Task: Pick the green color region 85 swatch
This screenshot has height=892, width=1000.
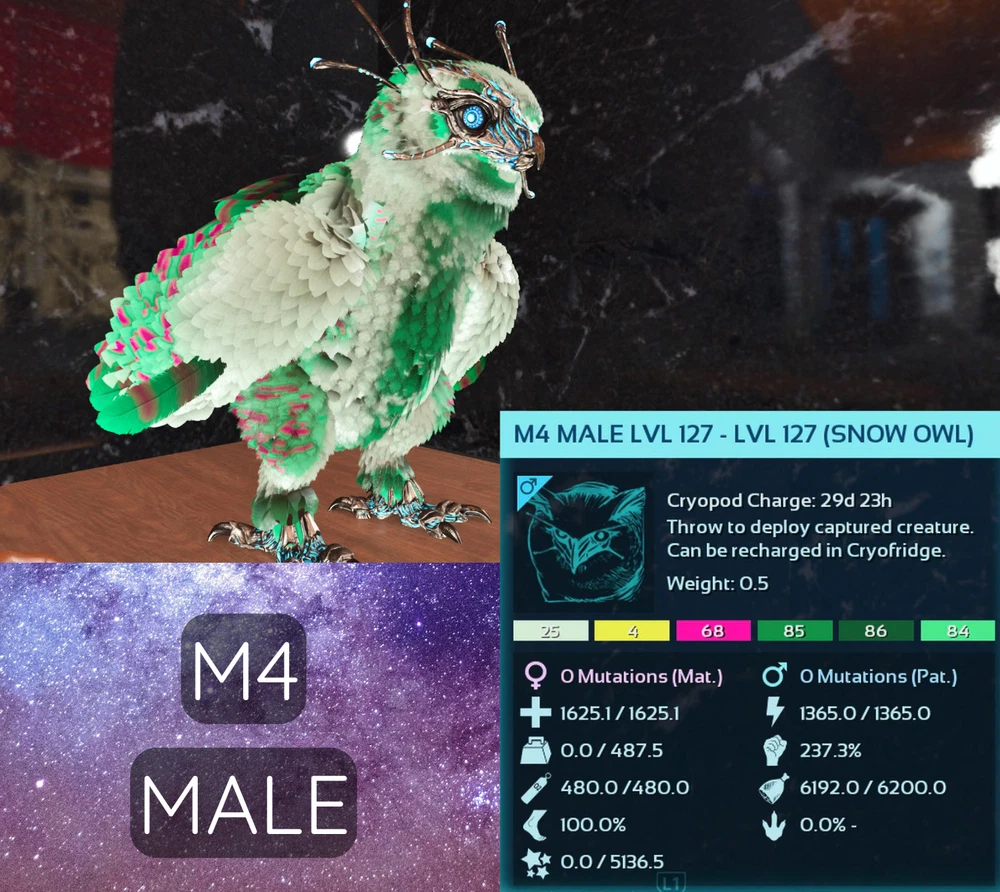Action: click(x=795, y=631)
